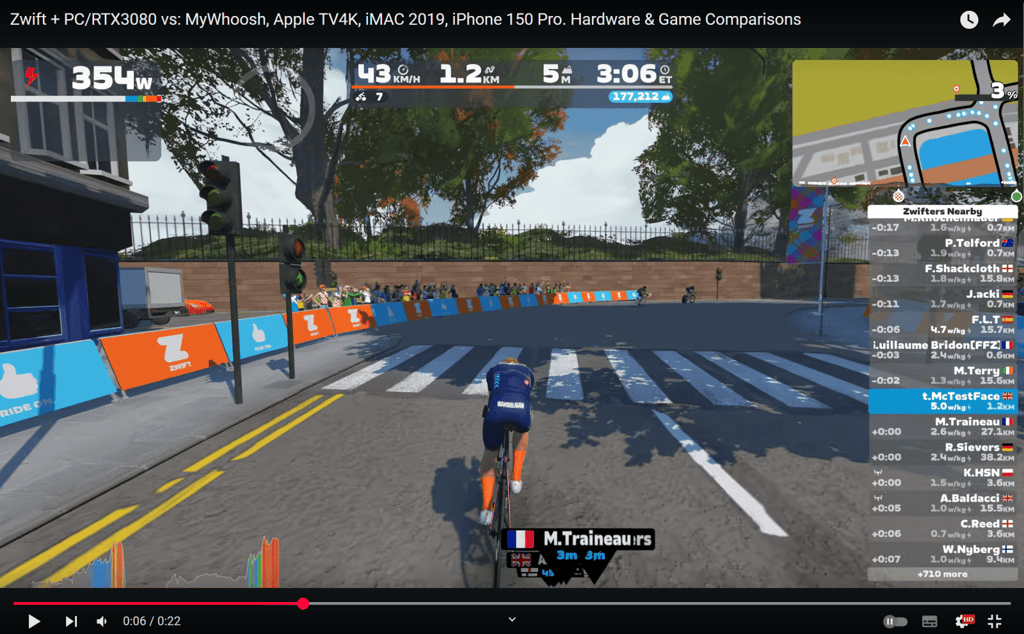This screenshot has width=1024, height=634.
Task: Click the M.Traineau rider name tag
Action: [x=580, y=540]
